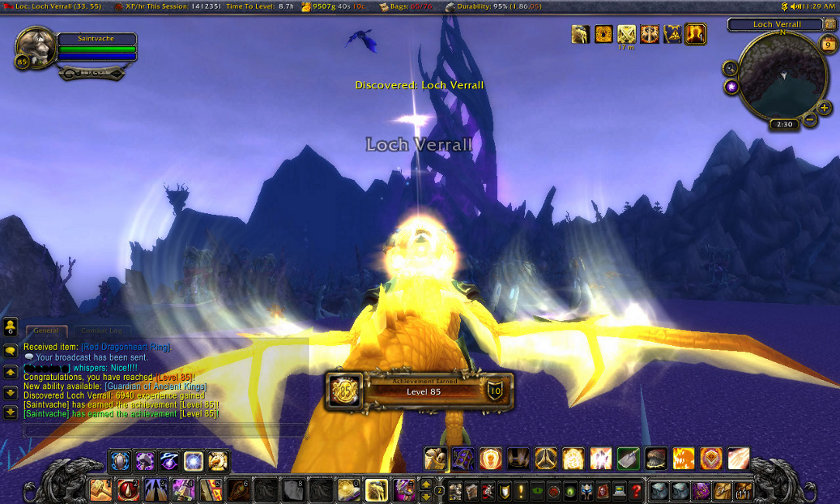Select the crossed swords buff with 17 m
Viewport: 840px width, 504px height.
(627, 34)
